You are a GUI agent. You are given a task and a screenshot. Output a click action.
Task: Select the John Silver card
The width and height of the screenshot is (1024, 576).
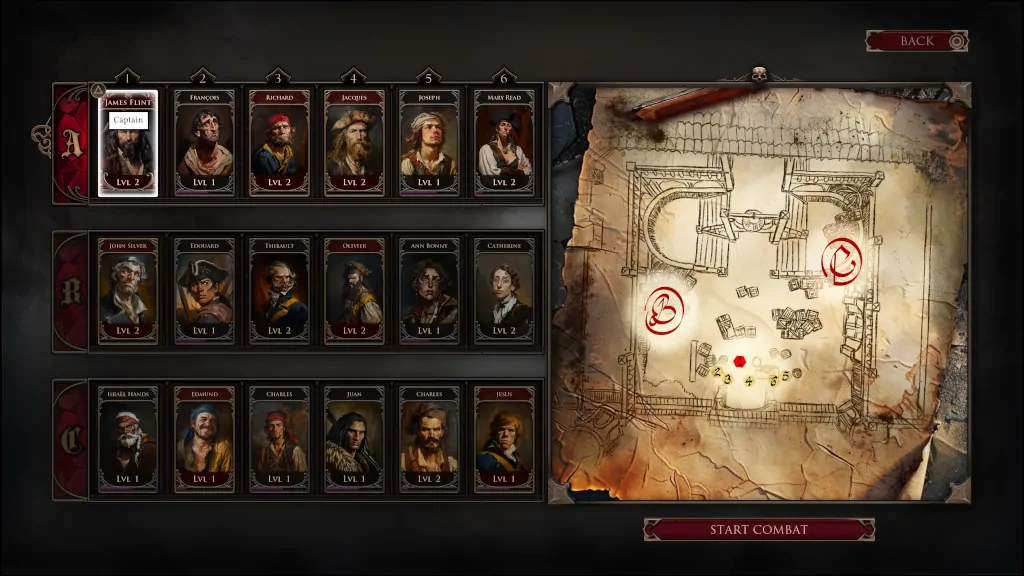pyautogui.click(x=128, y=291)
